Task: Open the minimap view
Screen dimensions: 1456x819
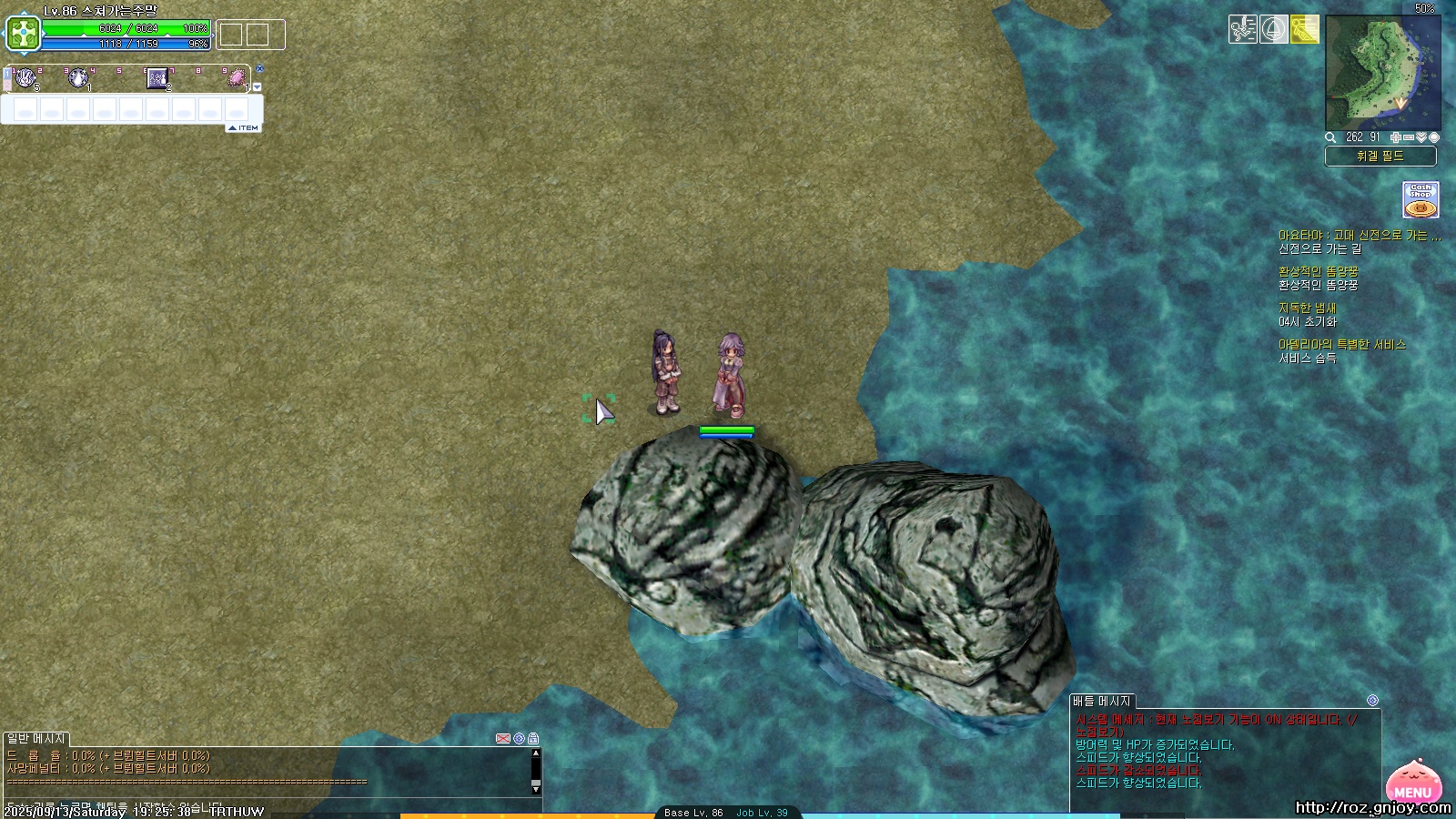Action: [x=1382, y=73]
